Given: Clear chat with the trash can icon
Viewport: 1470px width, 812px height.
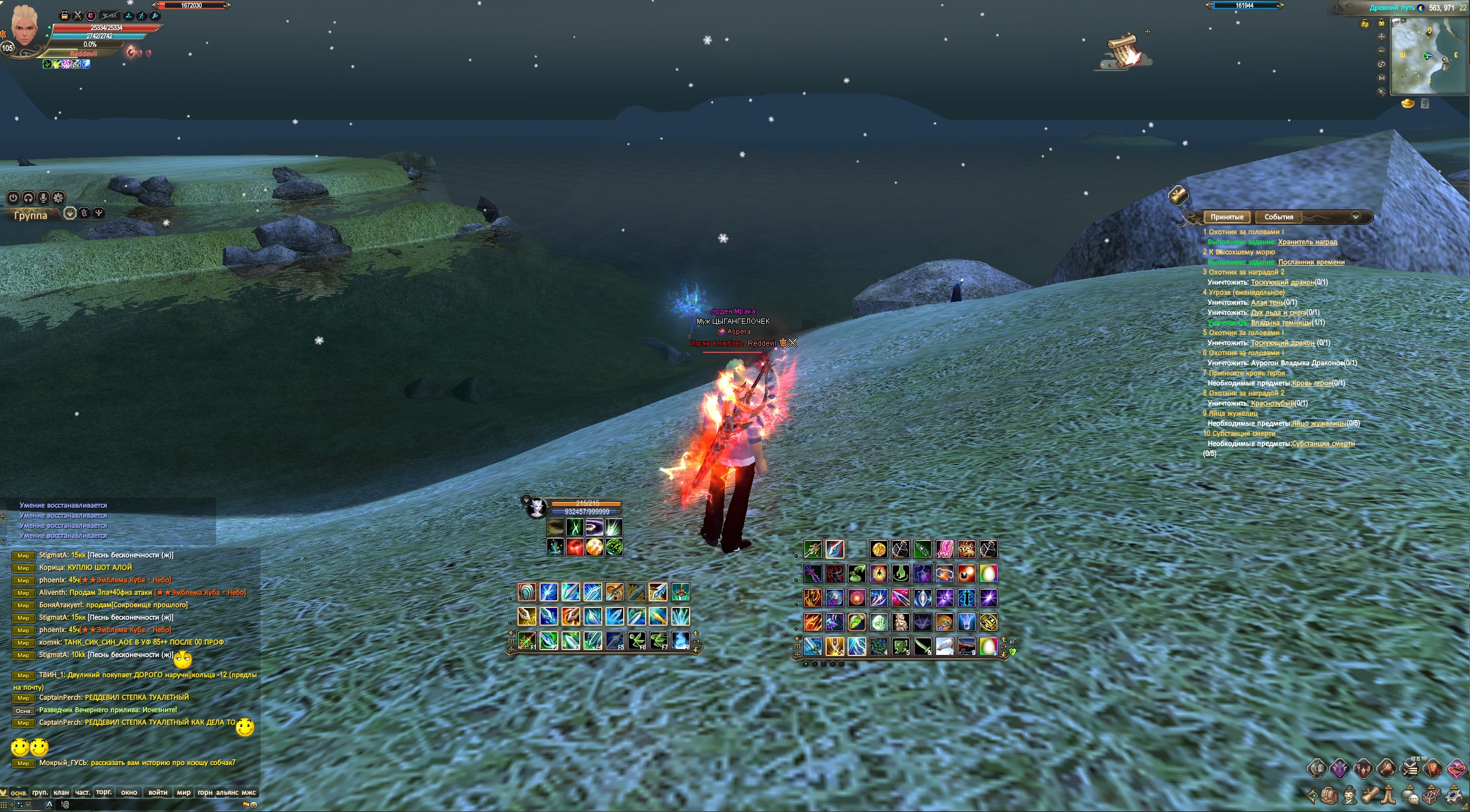Looking at the screenshot, I should point(28,805).
